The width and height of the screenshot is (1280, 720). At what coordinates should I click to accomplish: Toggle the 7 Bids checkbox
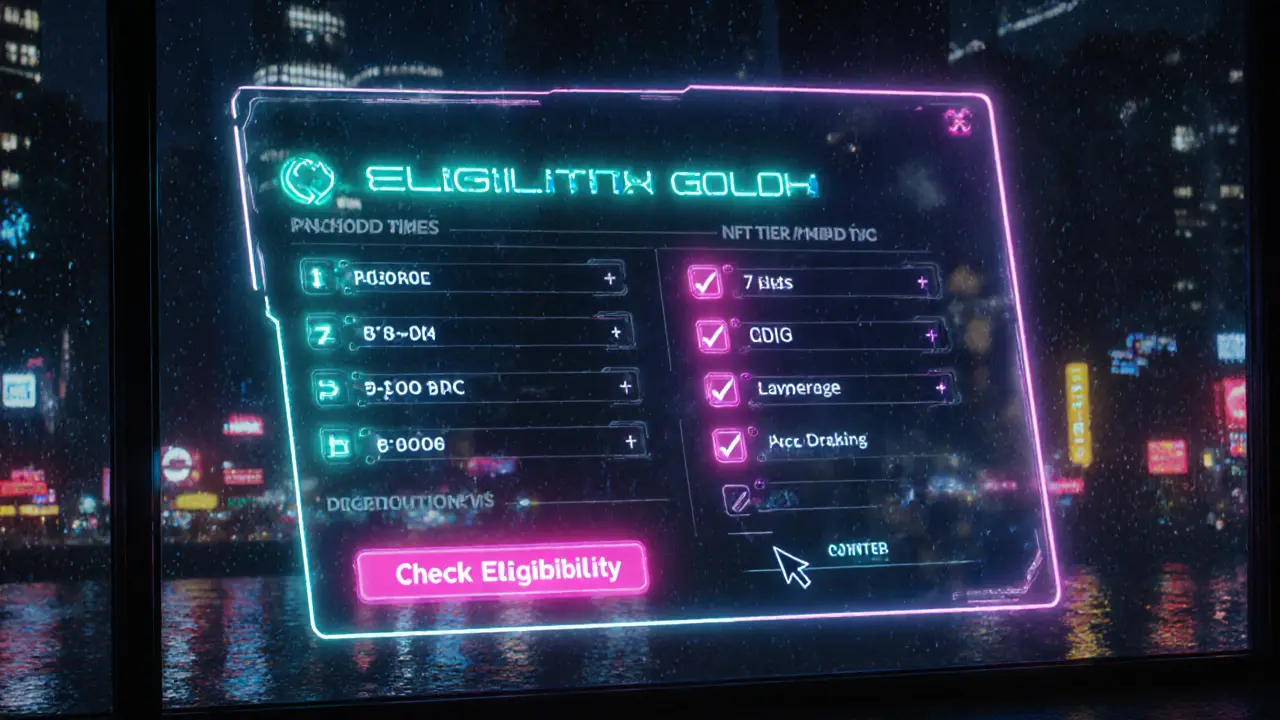[x=706, y=283]
